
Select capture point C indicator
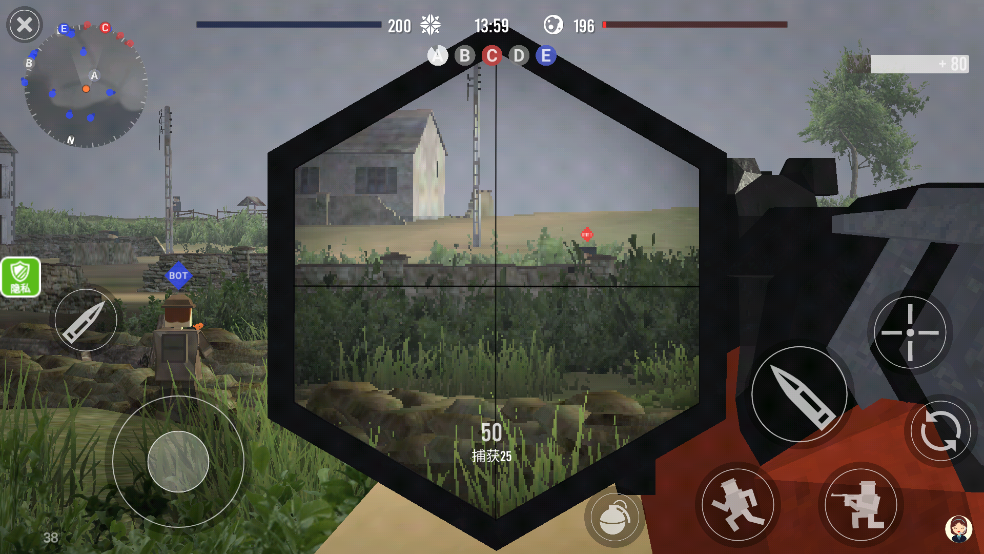click(x=491, y=56)
